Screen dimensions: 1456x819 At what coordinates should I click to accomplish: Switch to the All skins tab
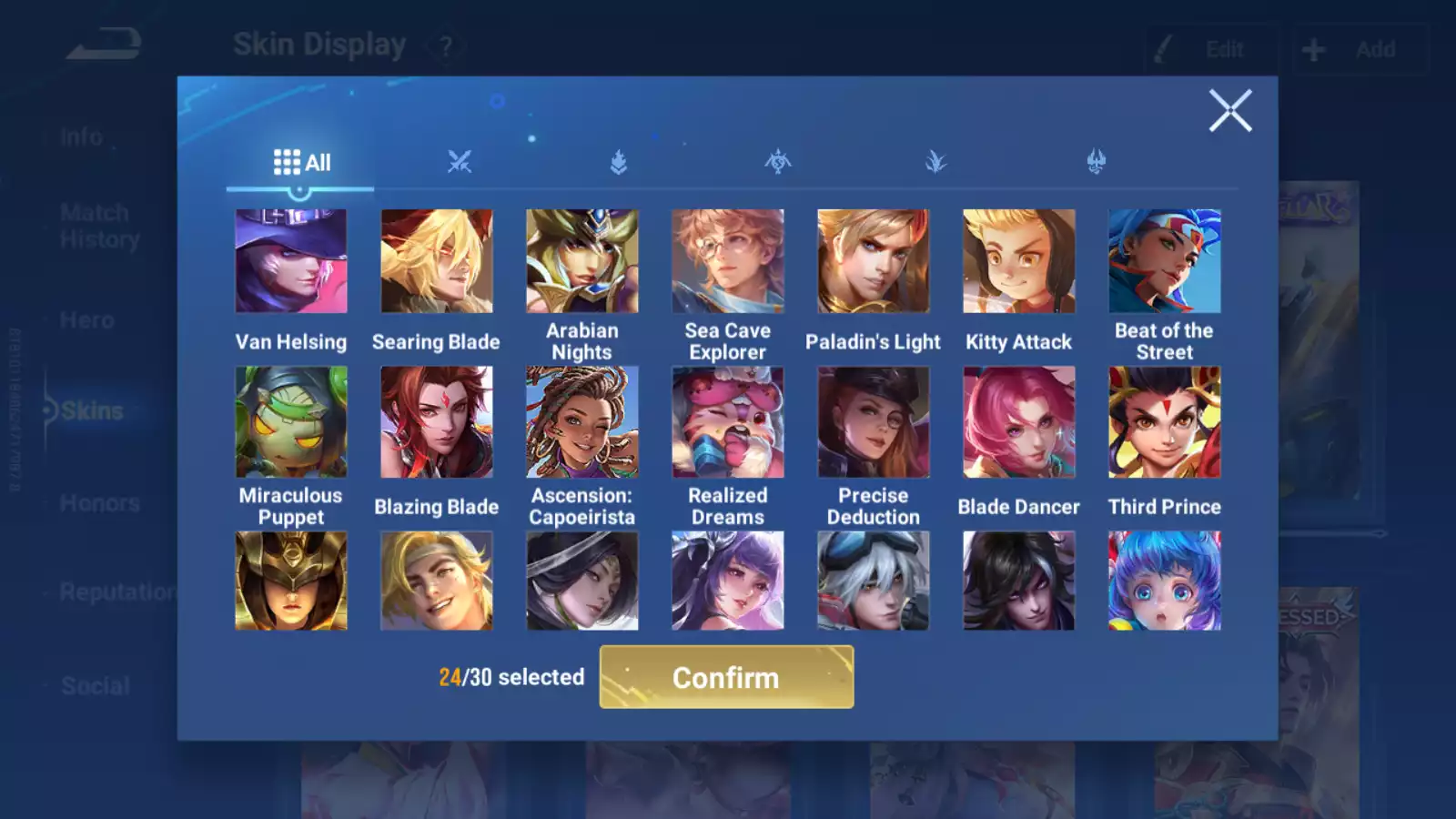(x=301, y=163)
